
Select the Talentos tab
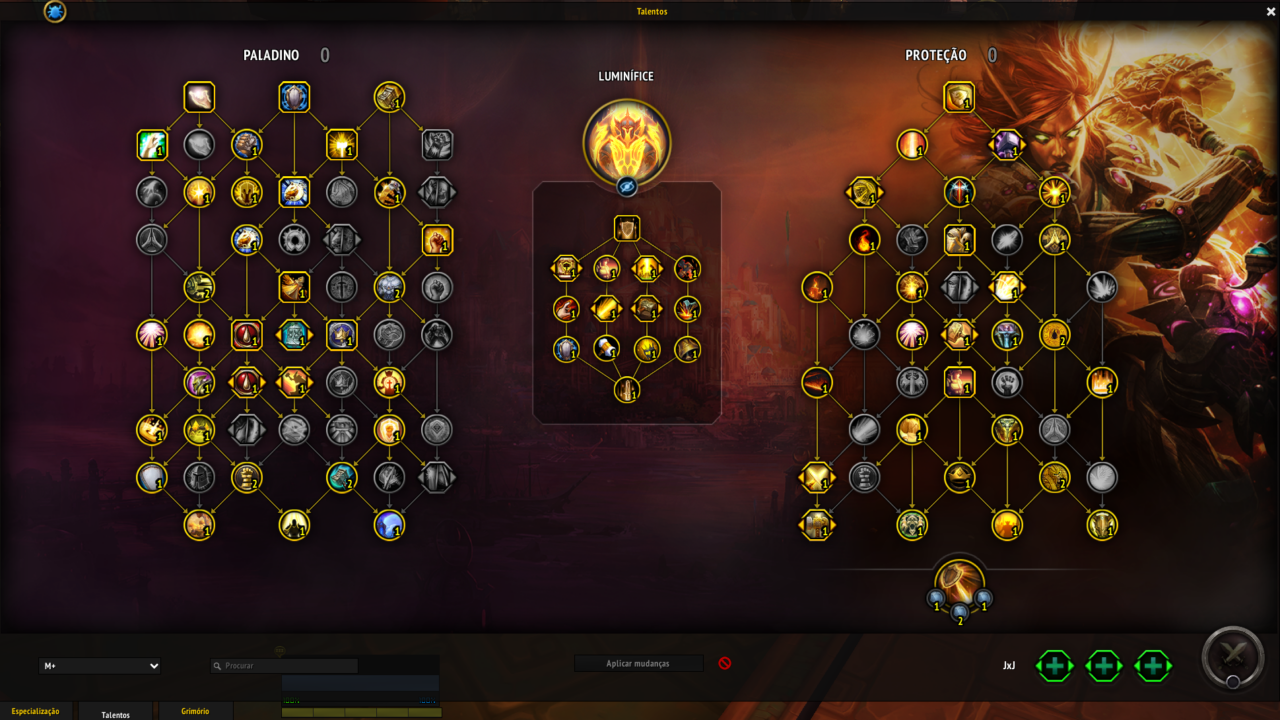click(x=116, y=714)
